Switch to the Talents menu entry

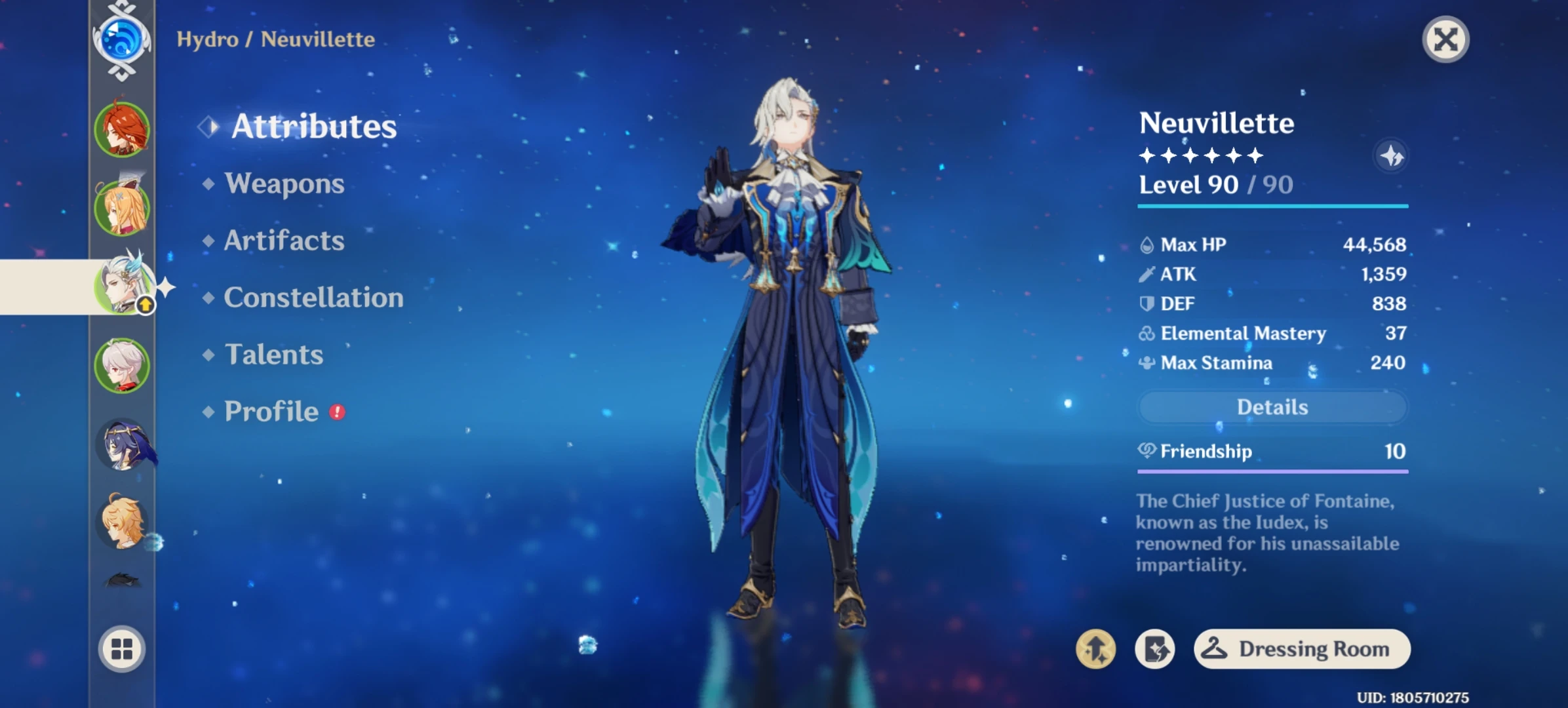[x=273, y=355]
